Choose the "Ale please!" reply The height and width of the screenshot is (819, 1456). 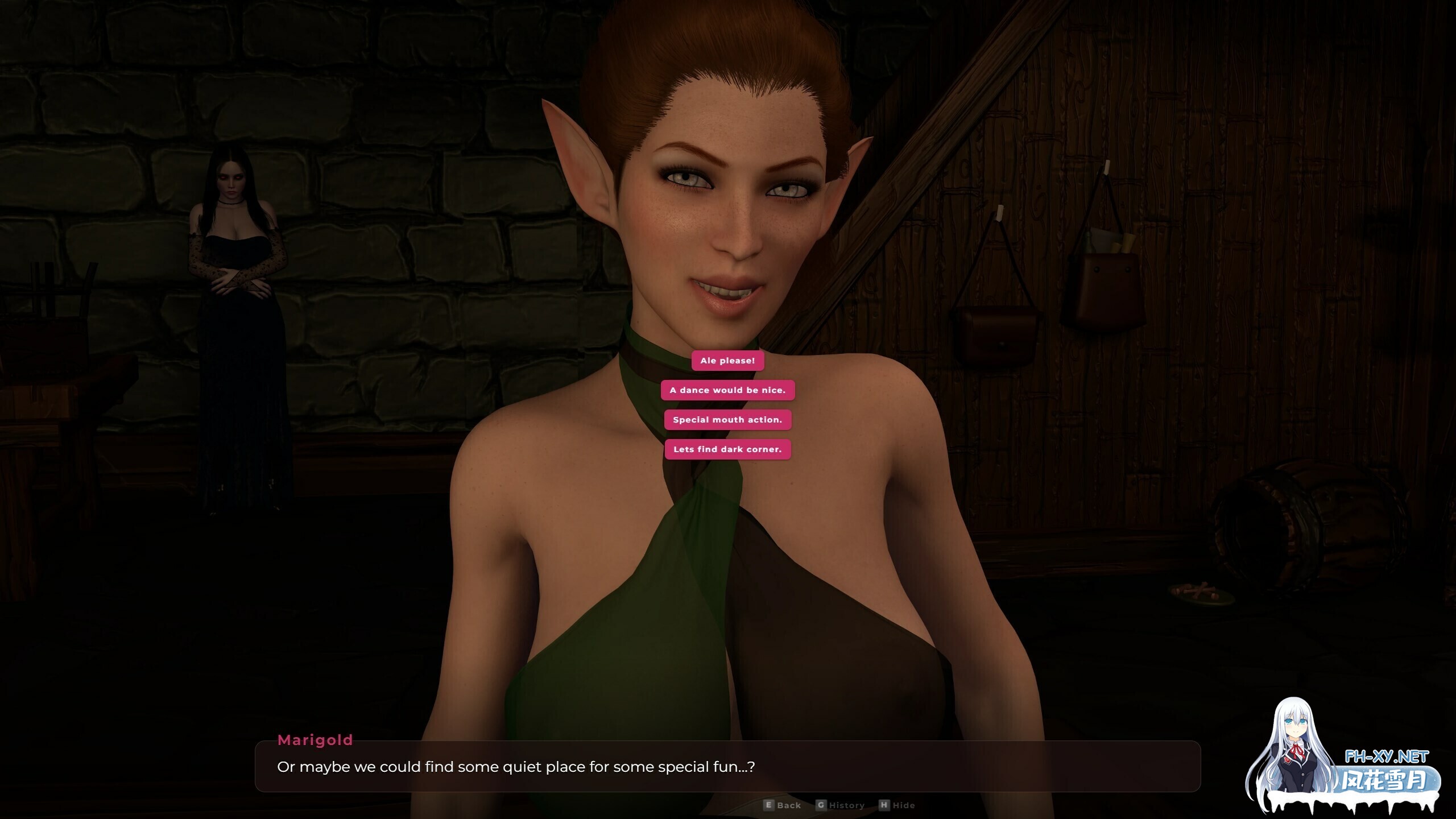[x=727, y=361]
